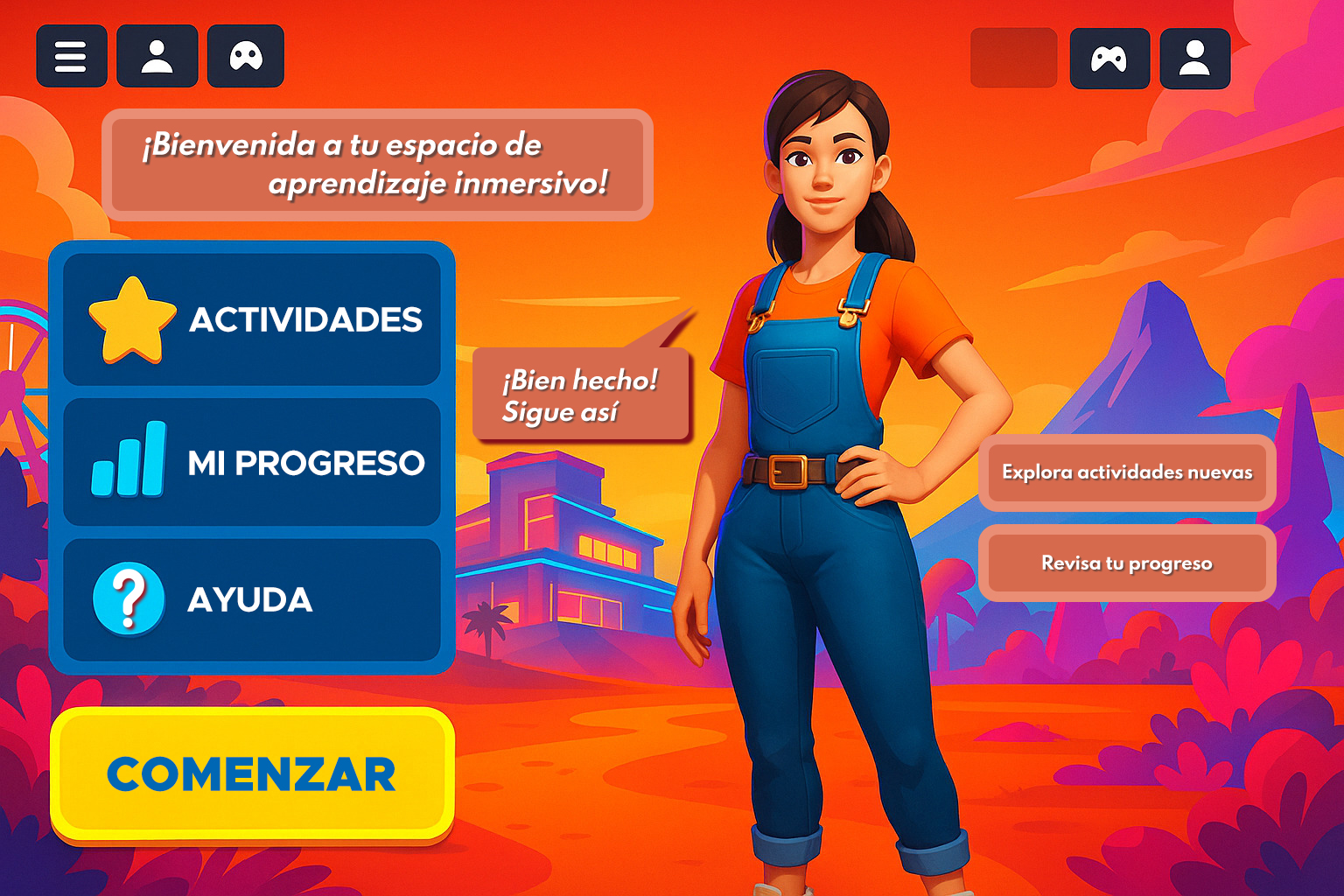
Task: Select the user profile icon top-left
Action: (x=157, y=56)
